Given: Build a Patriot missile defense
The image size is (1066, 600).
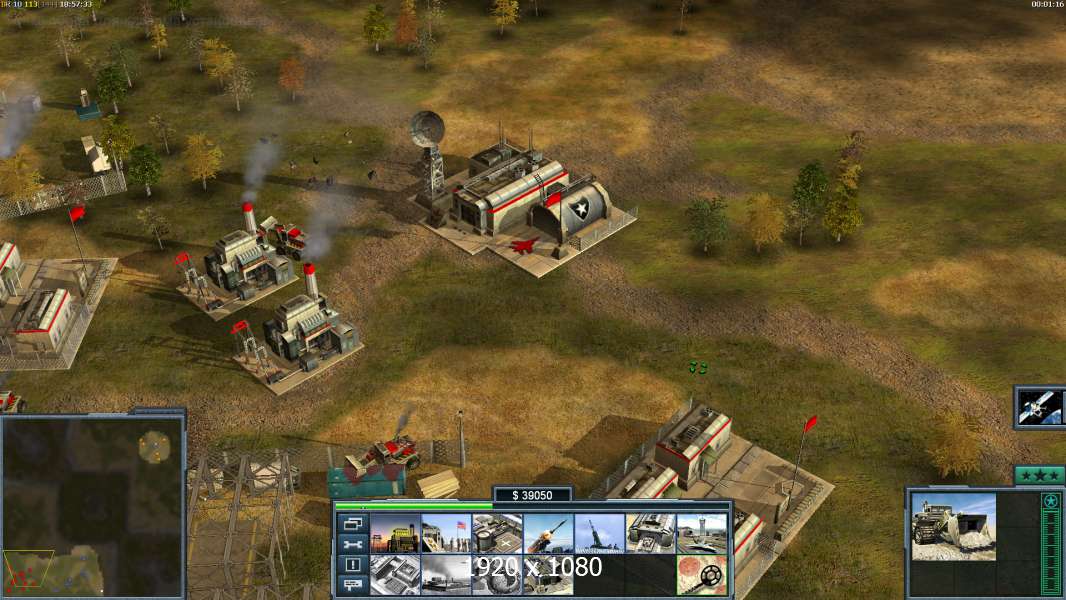Looking at the screenshot, I should pos(548,534).
